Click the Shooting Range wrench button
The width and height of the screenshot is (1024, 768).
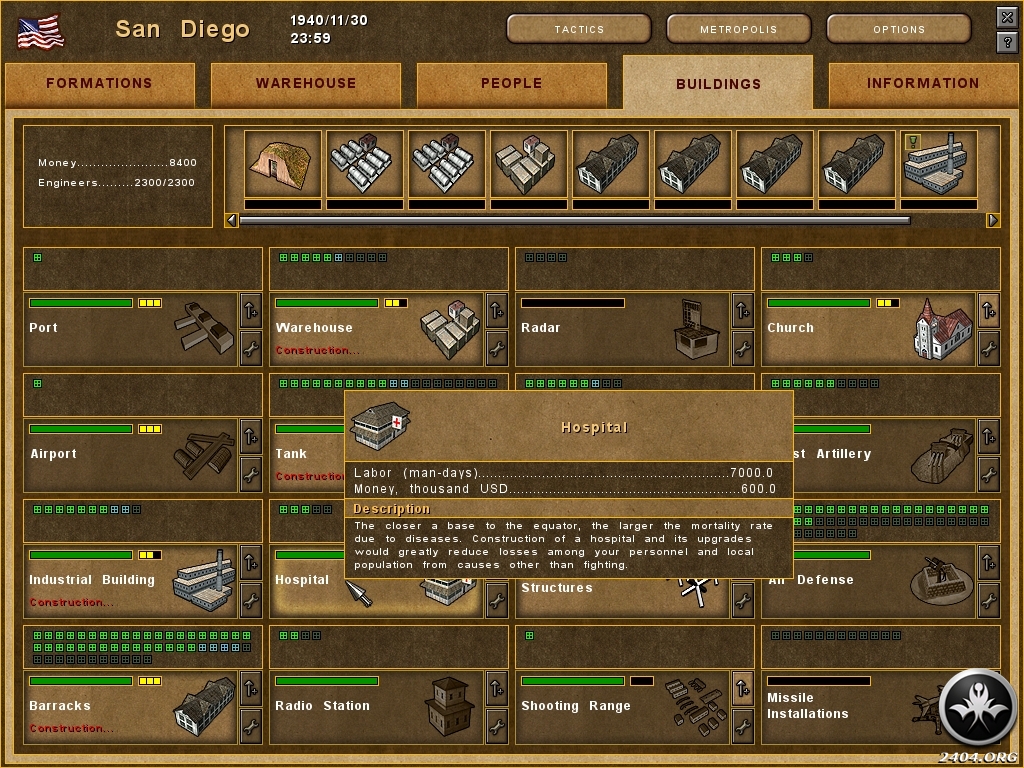(742, 726)
